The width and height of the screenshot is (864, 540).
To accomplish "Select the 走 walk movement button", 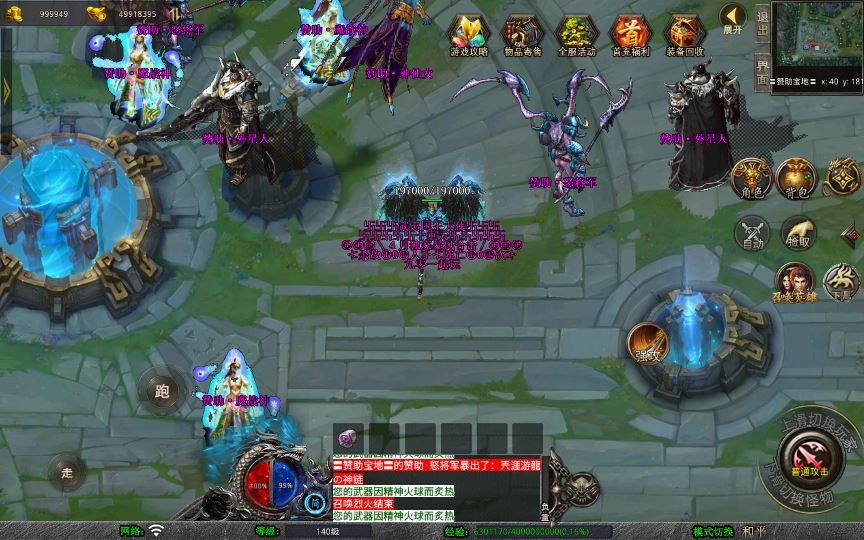I will pyautogui.click(x=68, y=472).
